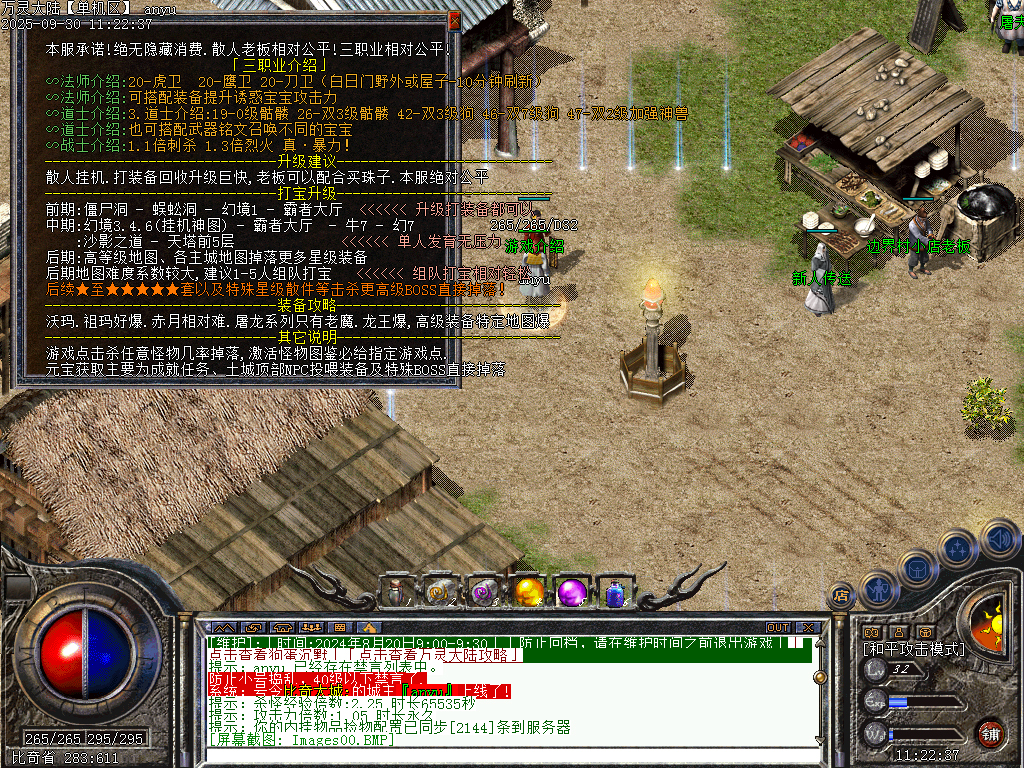
Task: Close the server introduction panel
Action: click(454, 20)
